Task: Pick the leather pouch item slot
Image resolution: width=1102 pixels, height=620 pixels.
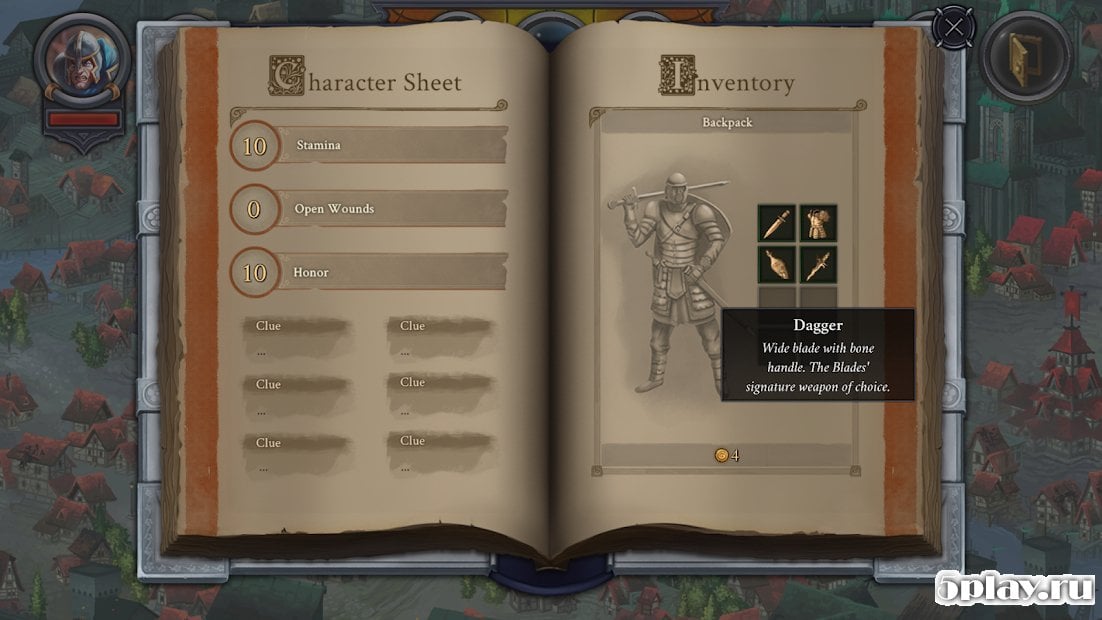Action: (x=776, y=264)
